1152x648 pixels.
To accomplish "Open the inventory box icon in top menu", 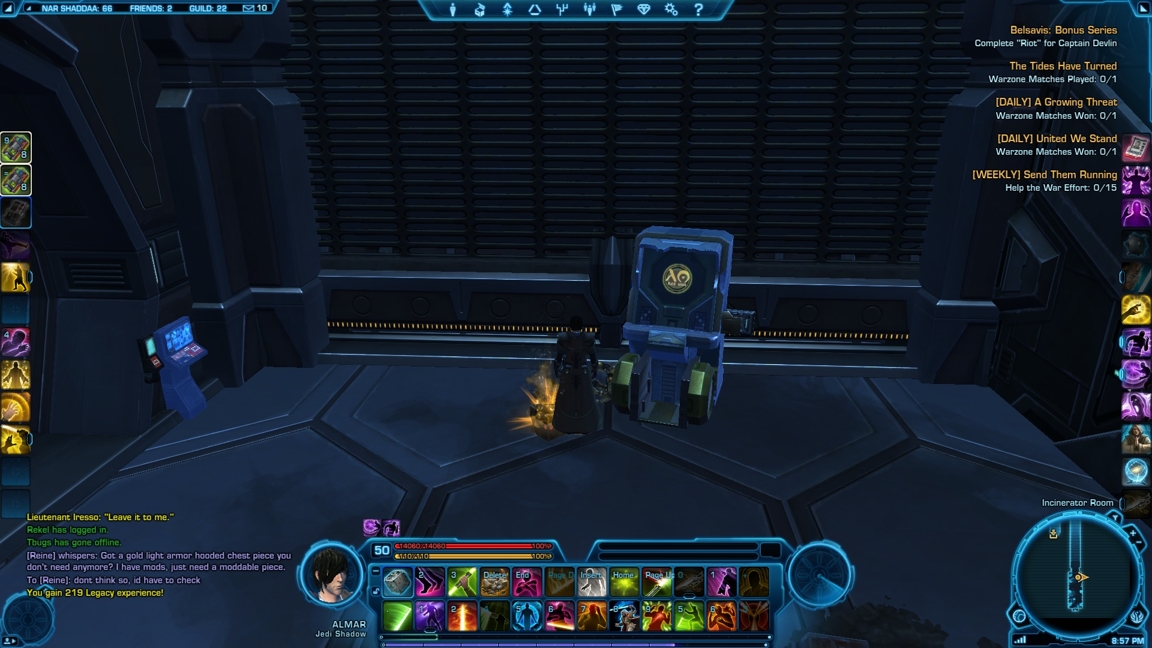I will (x=480, y=10).
